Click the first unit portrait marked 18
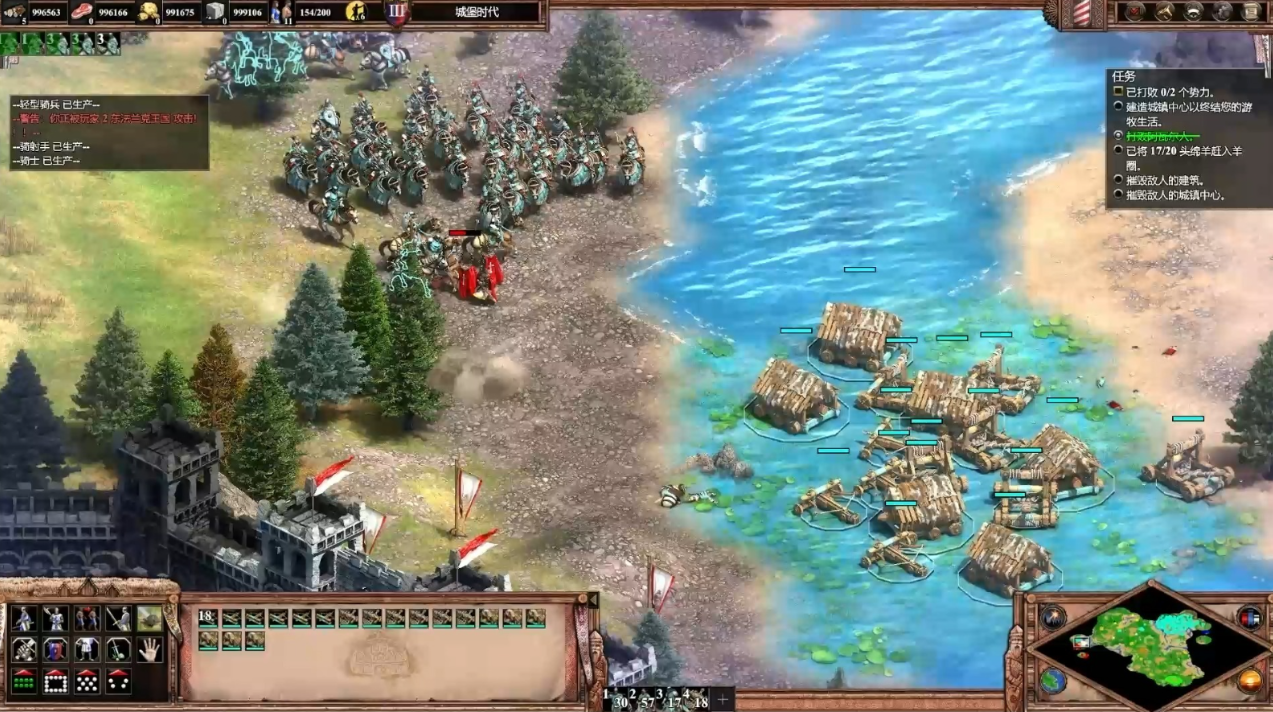1273x712 pixels. [x=208, y=618]
